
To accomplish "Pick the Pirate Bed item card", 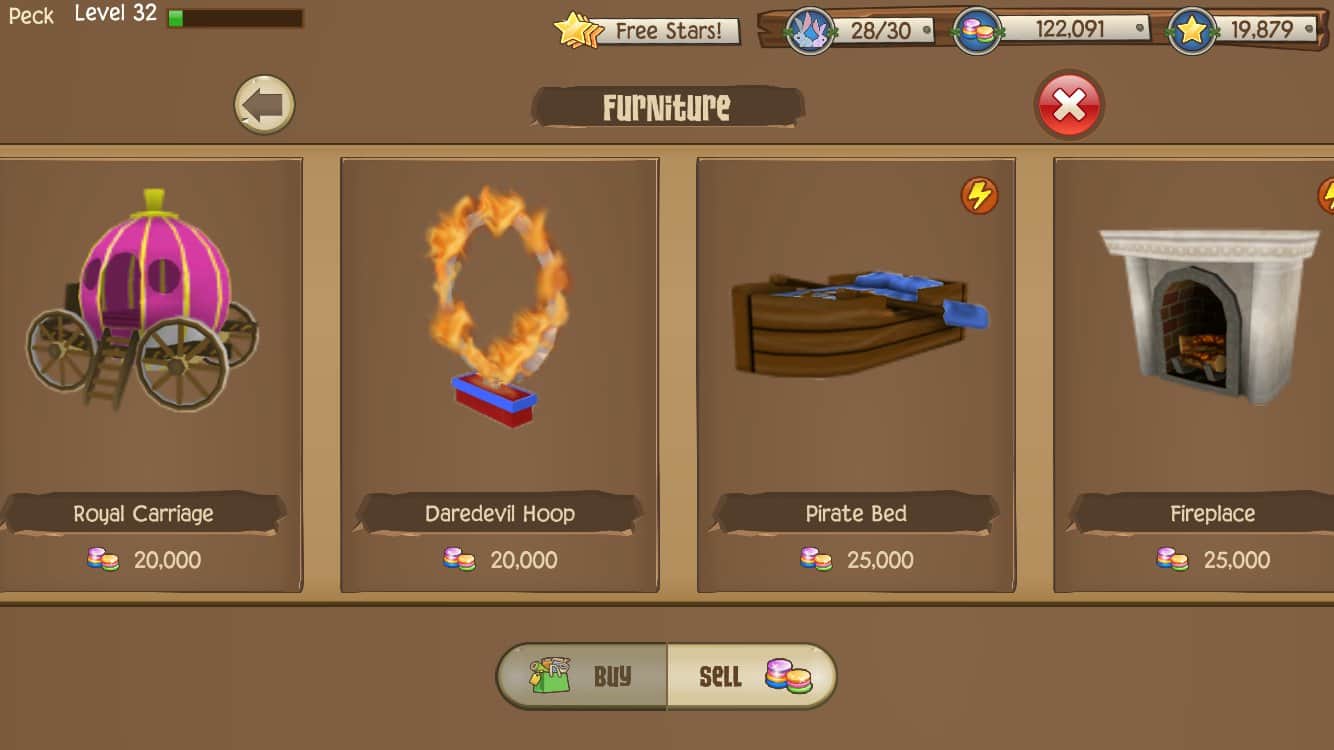I will (x=856, y=375).
